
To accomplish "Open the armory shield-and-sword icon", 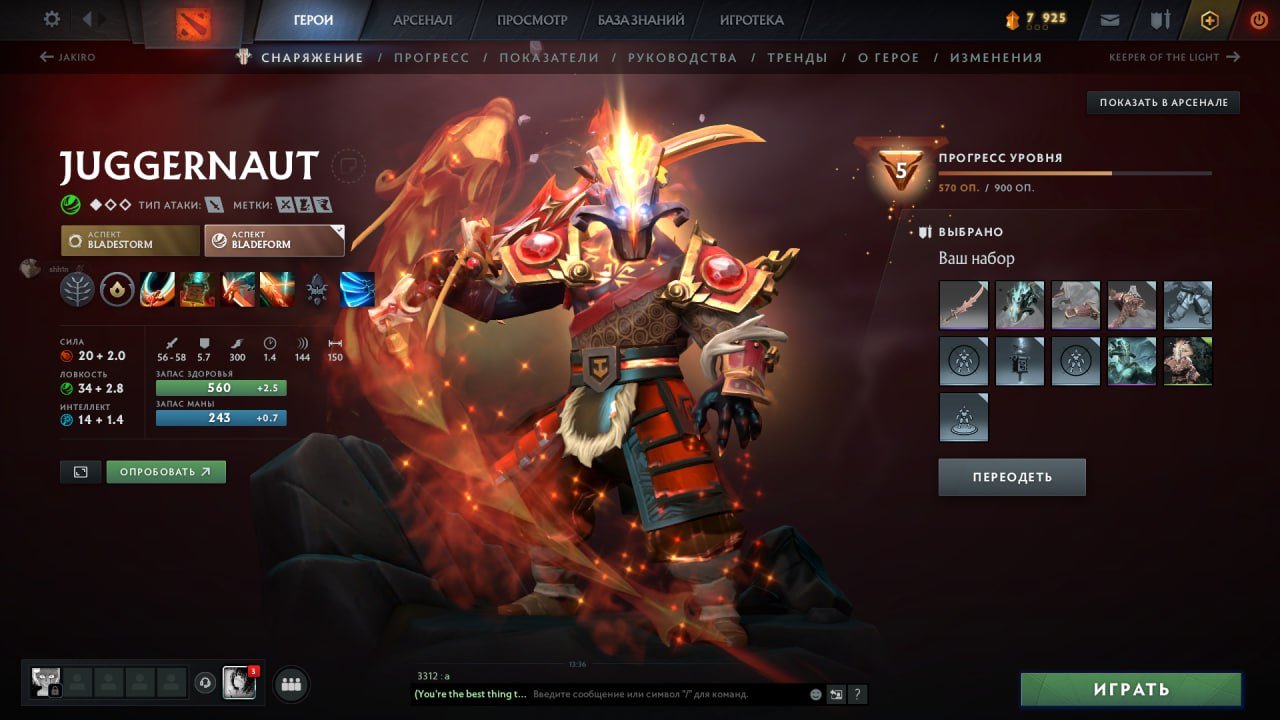I will pos(1160,18).
